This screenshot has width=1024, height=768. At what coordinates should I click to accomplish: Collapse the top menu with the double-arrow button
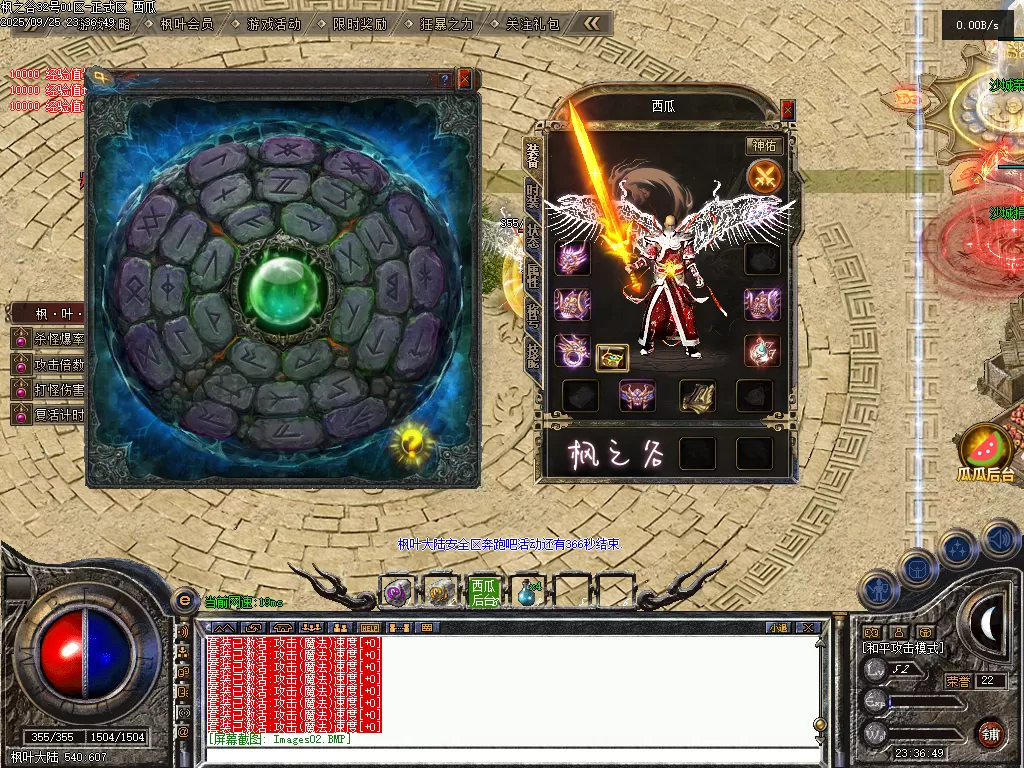[x=593, y=23]
